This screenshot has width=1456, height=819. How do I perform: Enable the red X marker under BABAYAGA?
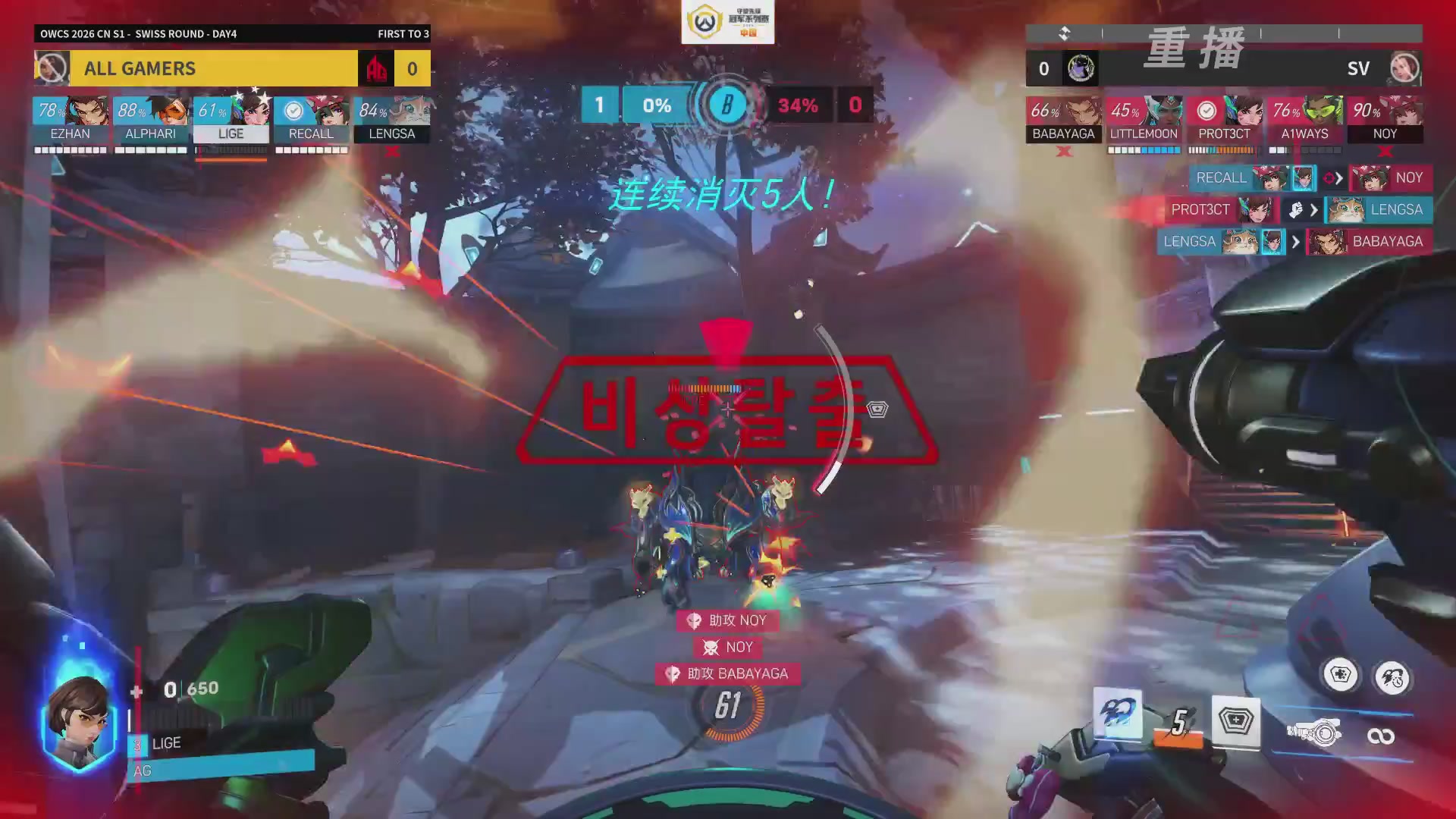[x=1063, y=151]
